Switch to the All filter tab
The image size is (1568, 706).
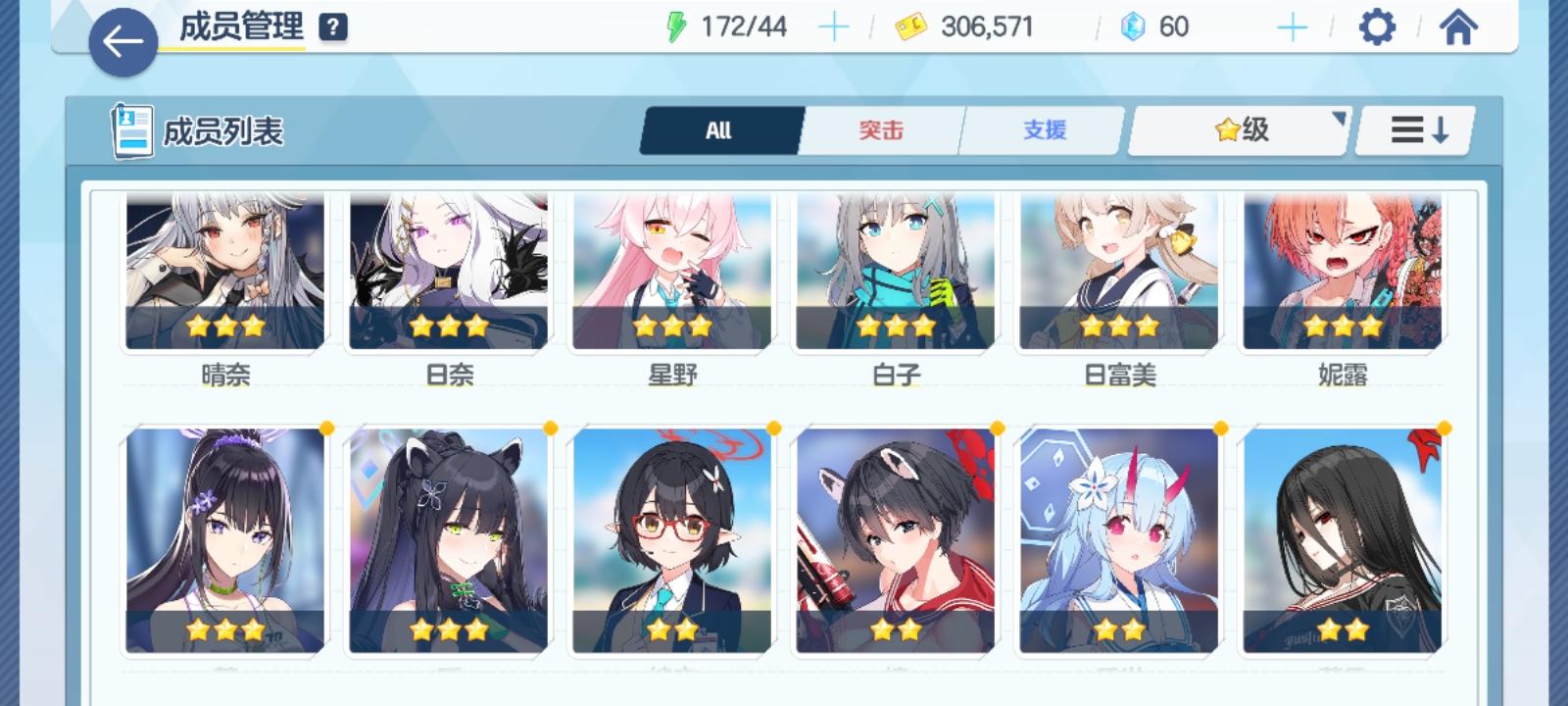(720, 129)
